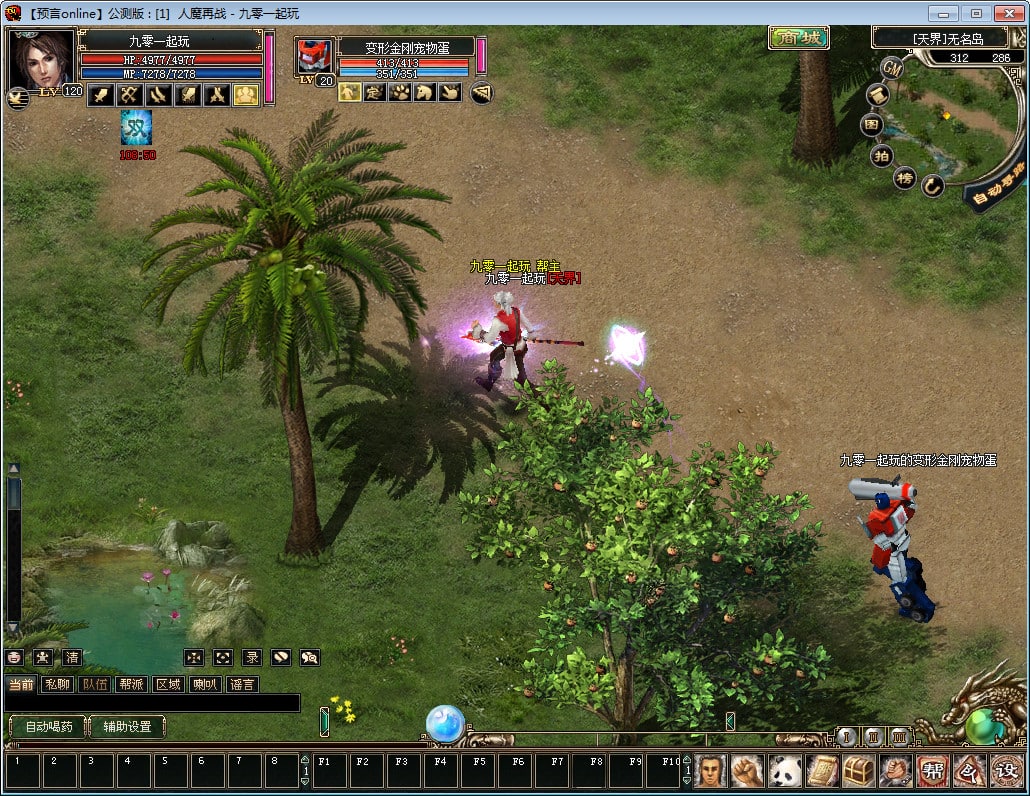Screen dimensions: 1030x796
Task: Switch to the 私聊 private chat tab
Action: (59, 685)
